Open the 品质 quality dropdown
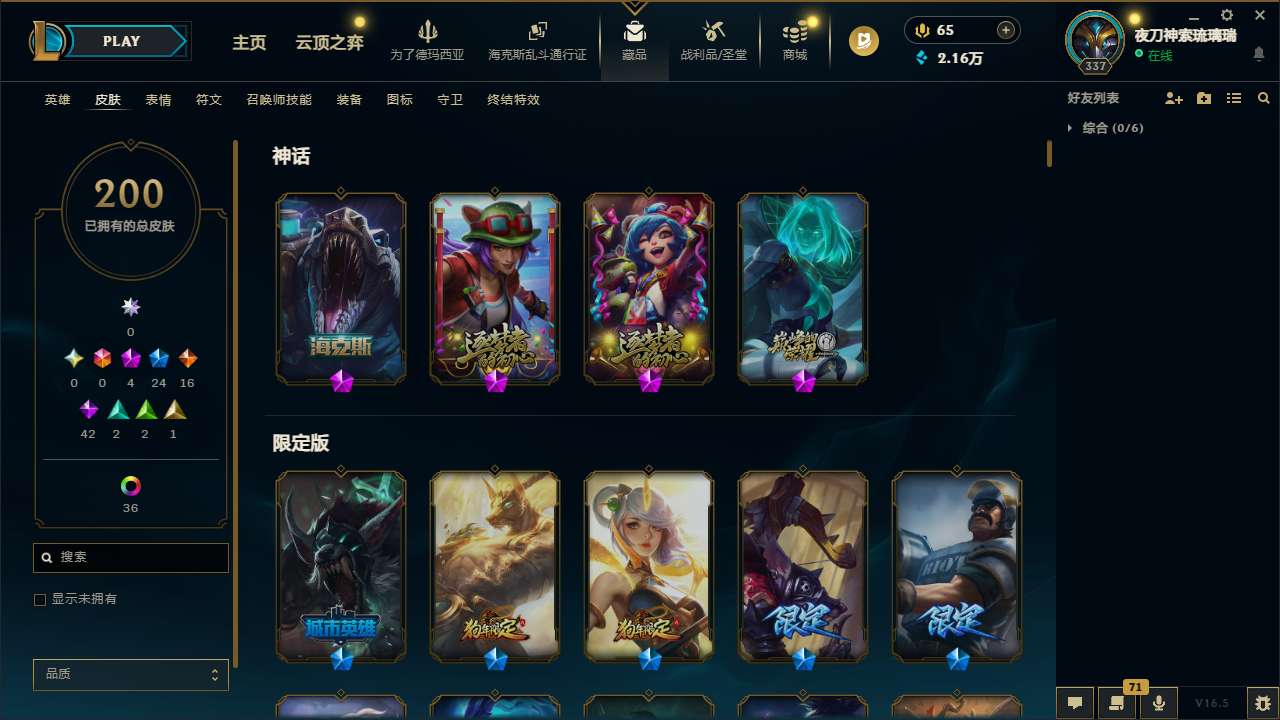This screenshot has height=720, width=1280. [x=130, y=674]
